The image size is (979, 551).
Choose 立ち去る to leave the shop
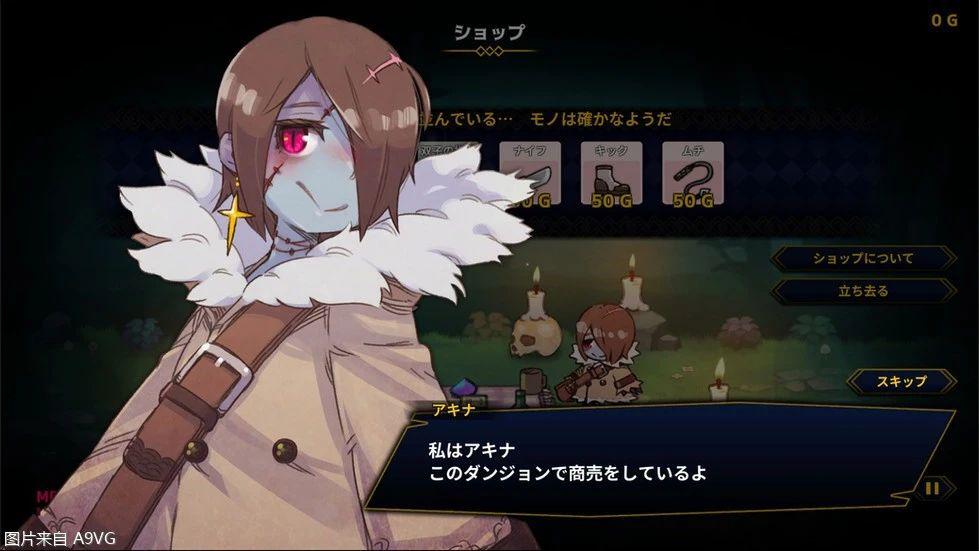863,291
